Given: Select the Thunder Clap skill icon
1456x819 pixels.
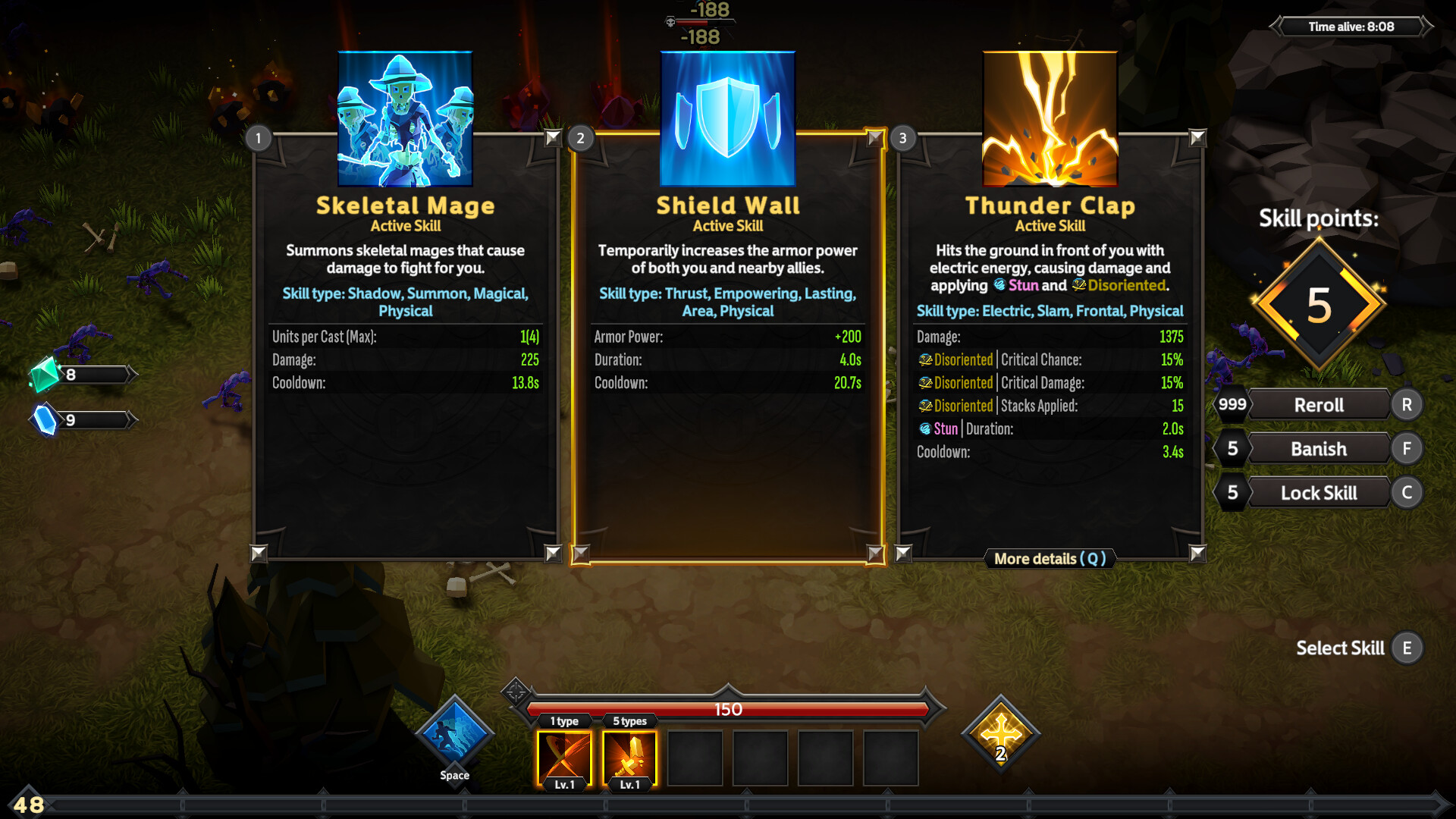Looking at the screenshot, I should coord(1050,119).
